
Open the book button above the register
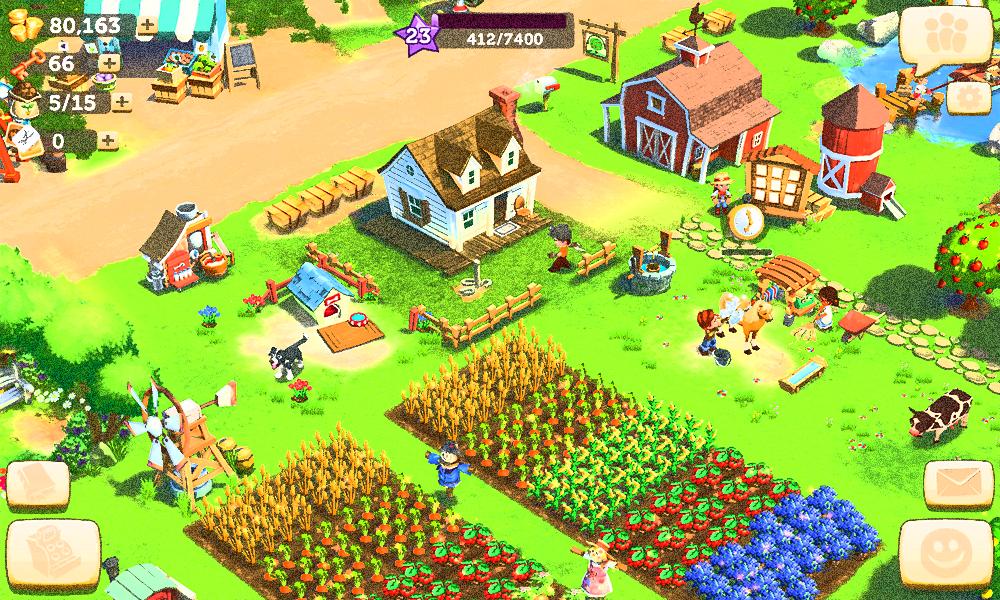coord(38,484)
